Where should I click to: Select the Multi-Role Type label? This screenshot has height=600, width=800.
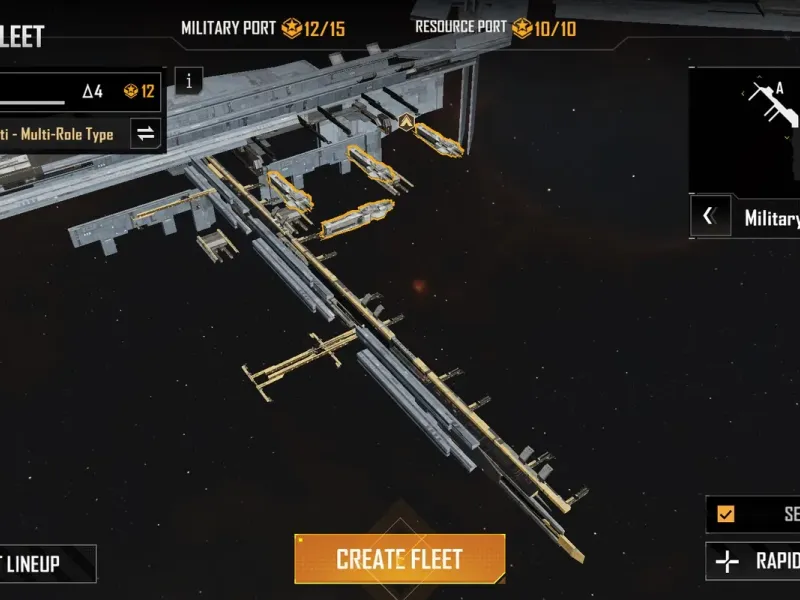tap(60, 134)
